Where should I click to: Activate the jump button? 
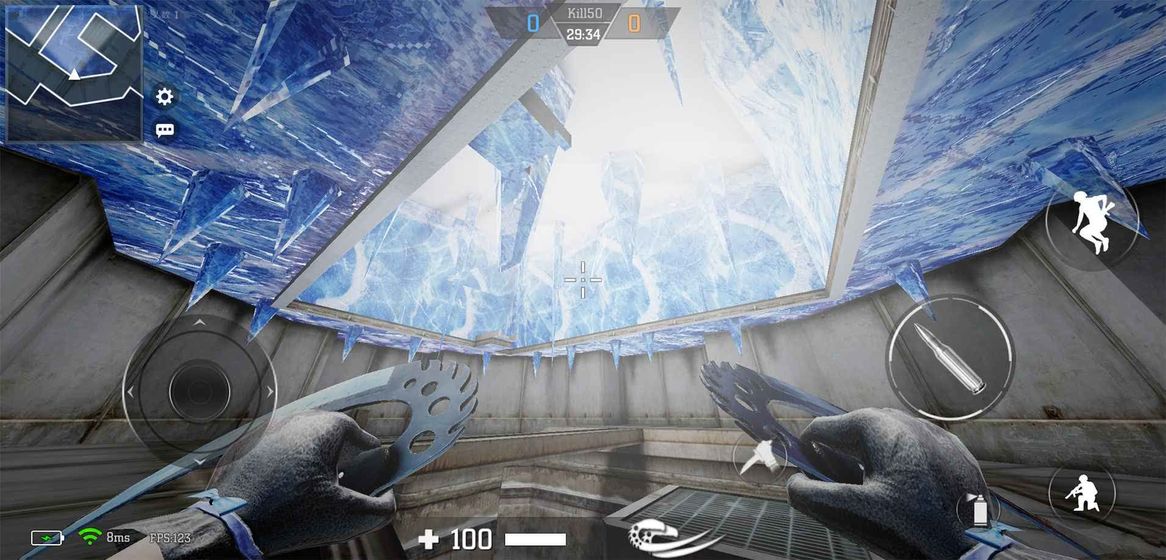tap(1091, 223)
